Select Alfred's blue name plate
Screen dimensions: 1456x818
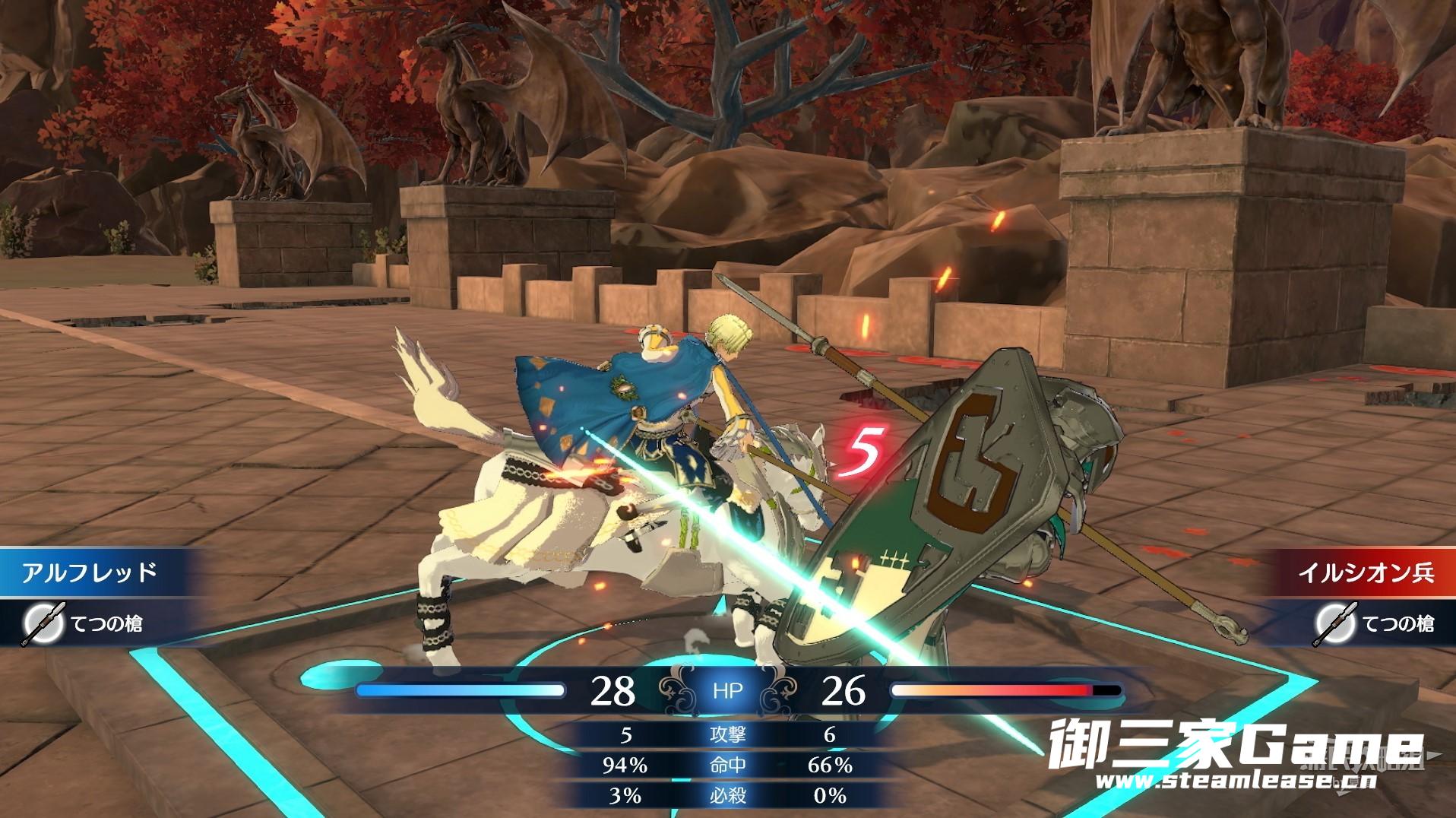click(90, 572)
